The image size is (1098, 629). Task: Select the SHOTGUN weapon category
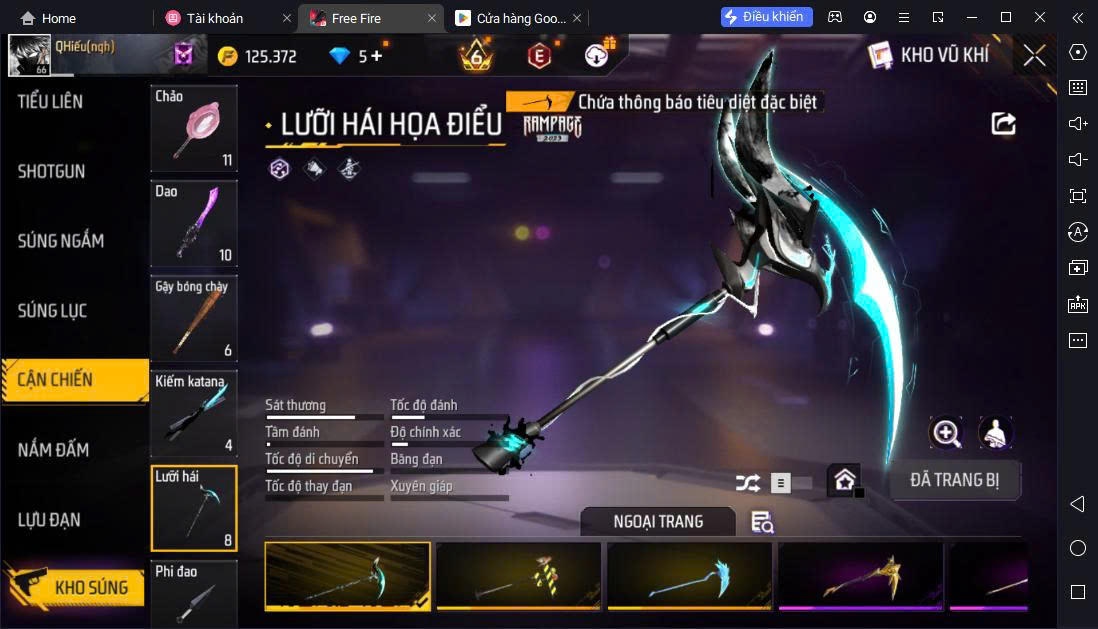tap(52, 171)
